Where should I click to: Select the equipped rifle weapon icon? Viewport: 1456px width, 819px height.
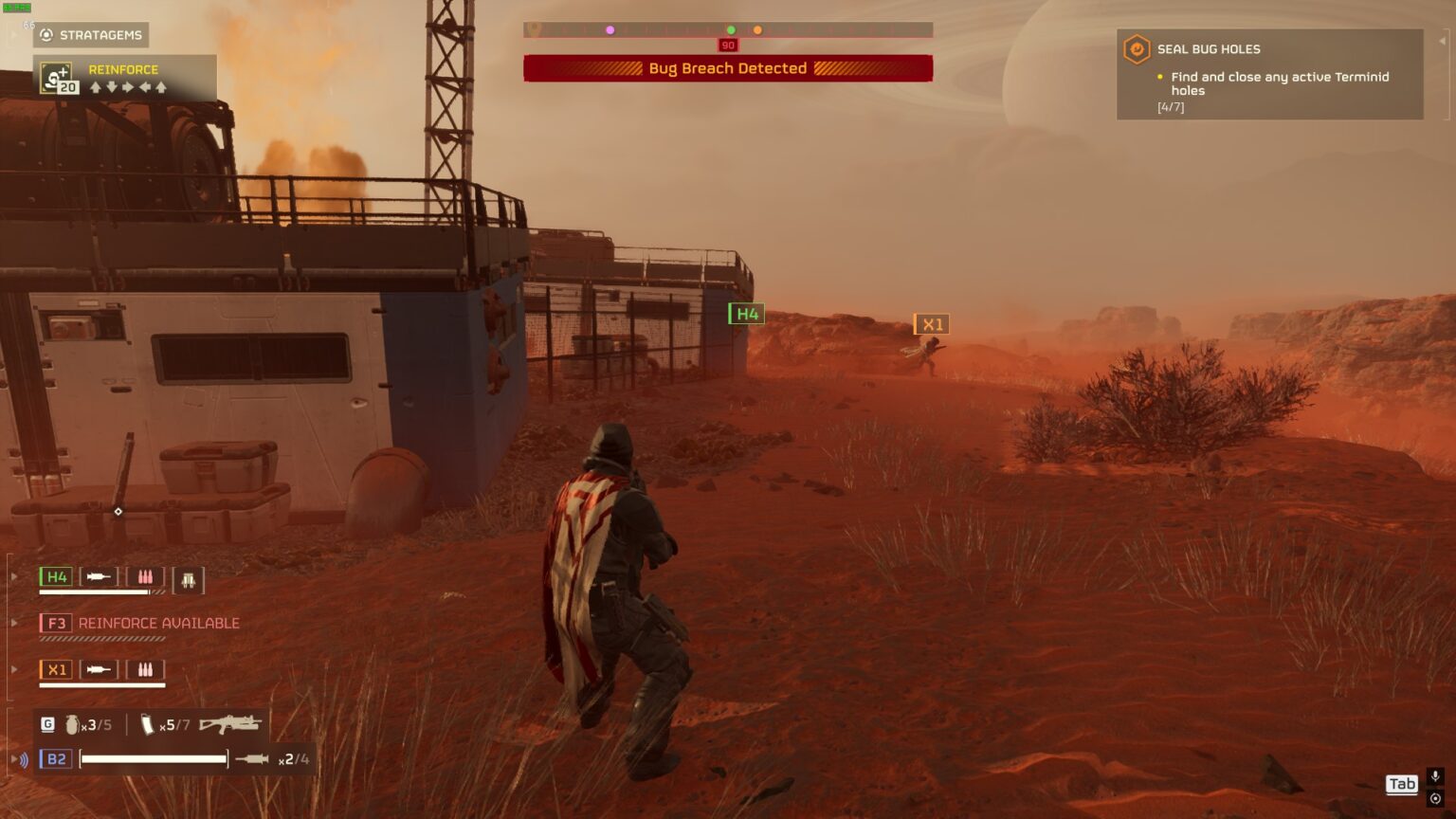(229, 725)
